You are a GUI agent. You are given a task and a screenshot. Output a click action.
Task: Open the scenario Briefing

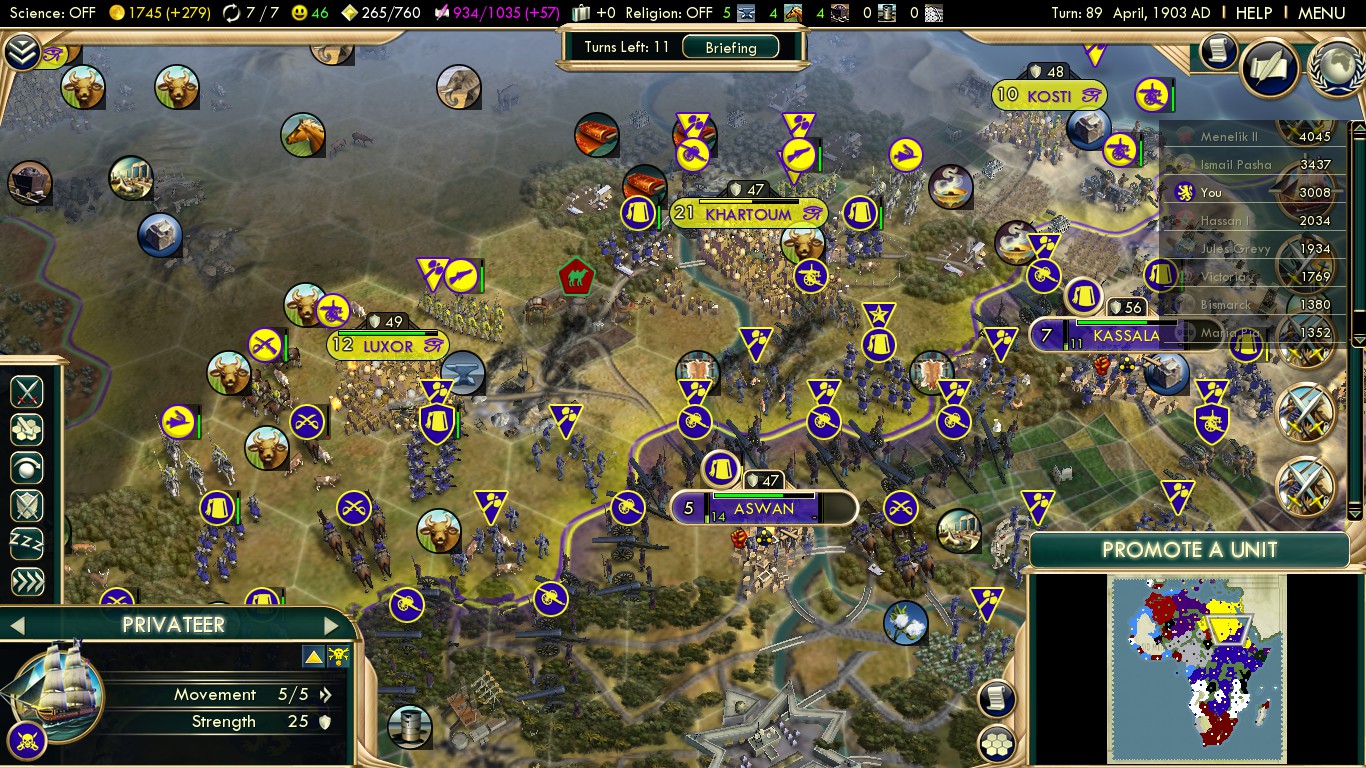(730, 47)
